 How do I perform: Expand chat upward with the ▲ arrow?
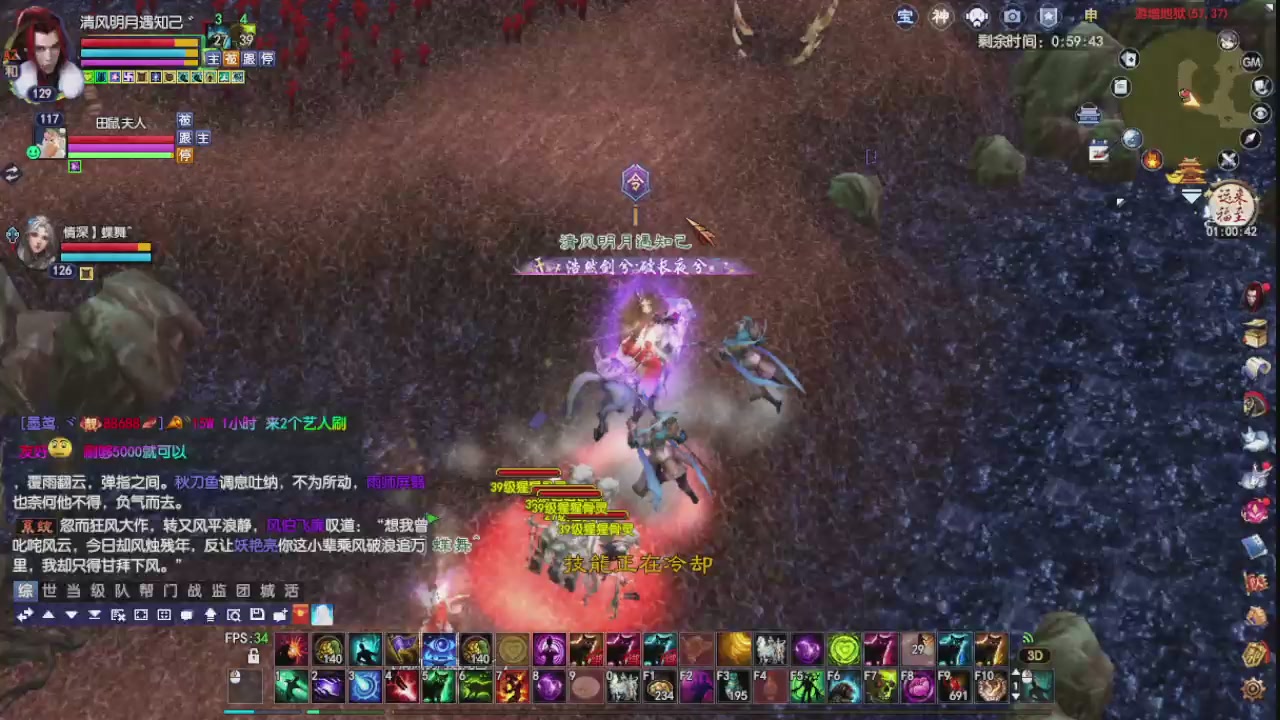(48, 614)
